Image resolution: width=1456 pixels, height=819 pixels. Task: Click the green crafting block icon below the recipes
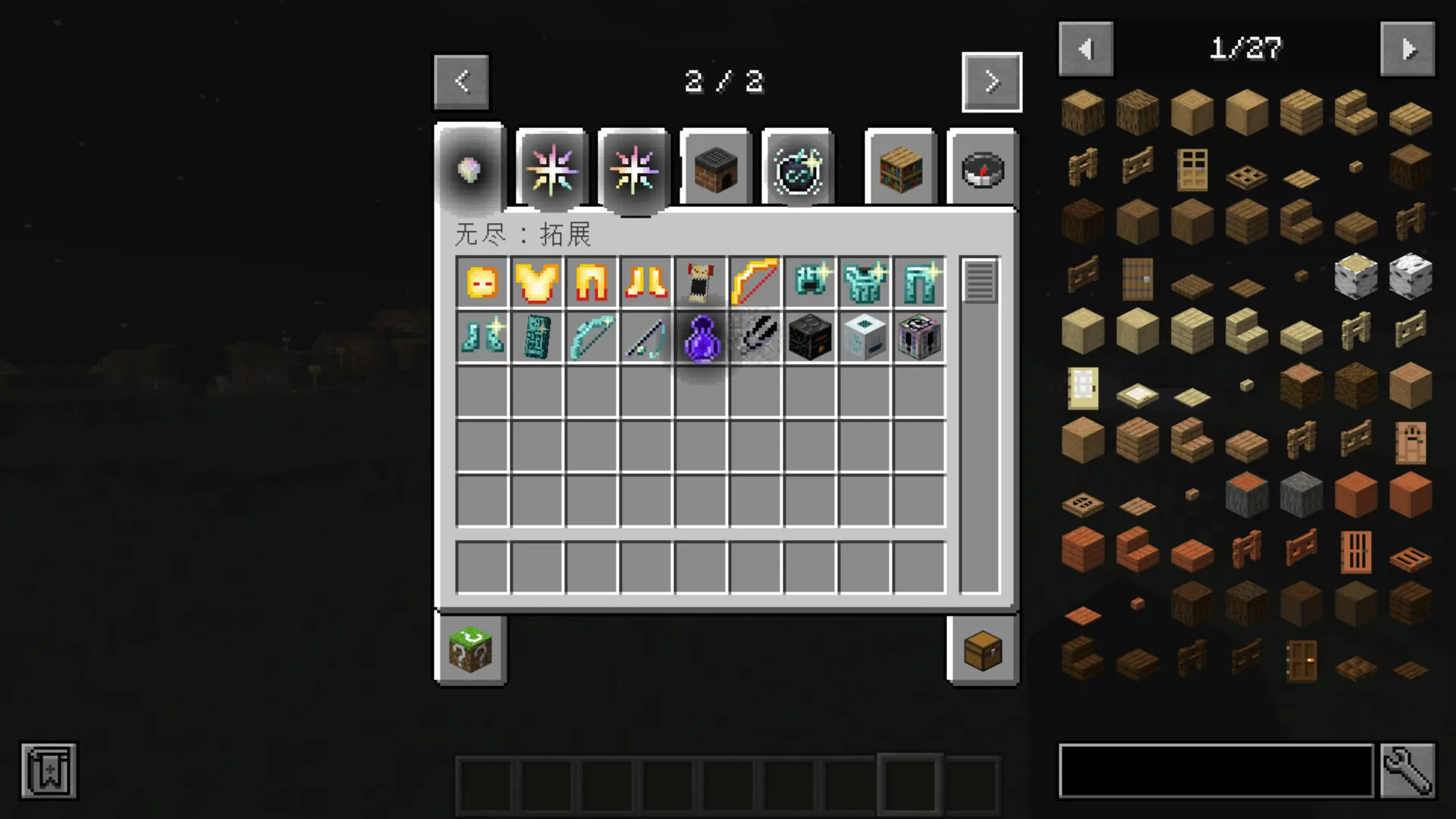[470, 651]
